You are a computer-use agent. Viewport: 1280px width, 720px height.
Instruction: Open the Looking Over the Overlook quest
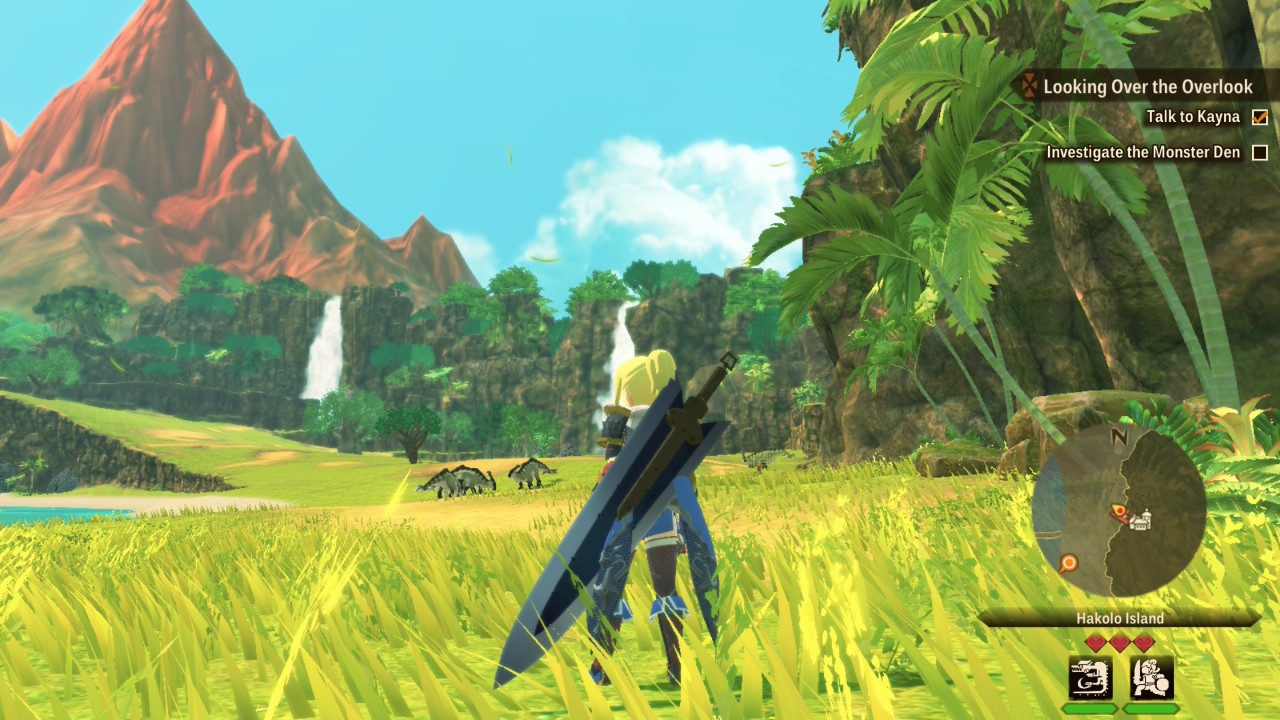[x=1147, y=87]
